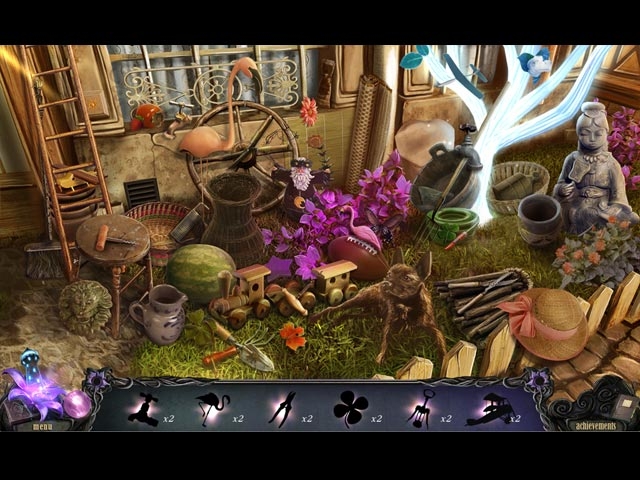The image size is (640, 480).
Task: Select the corkscrew silhouette item
Action: (x=420, y=408)
